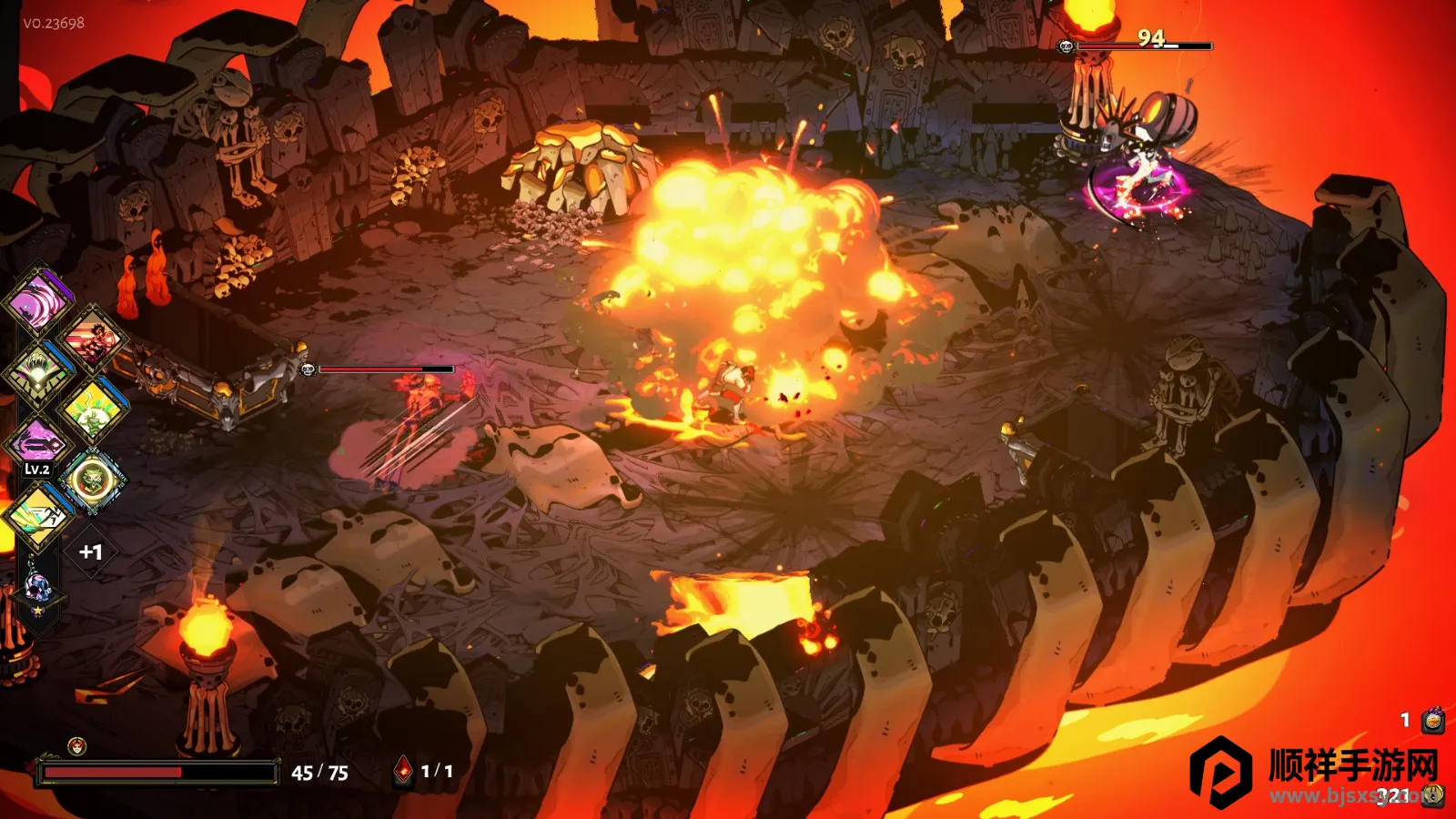Select the running figure dash boon icon
This screenshot has height=819, width=1456.
[37, 516]
